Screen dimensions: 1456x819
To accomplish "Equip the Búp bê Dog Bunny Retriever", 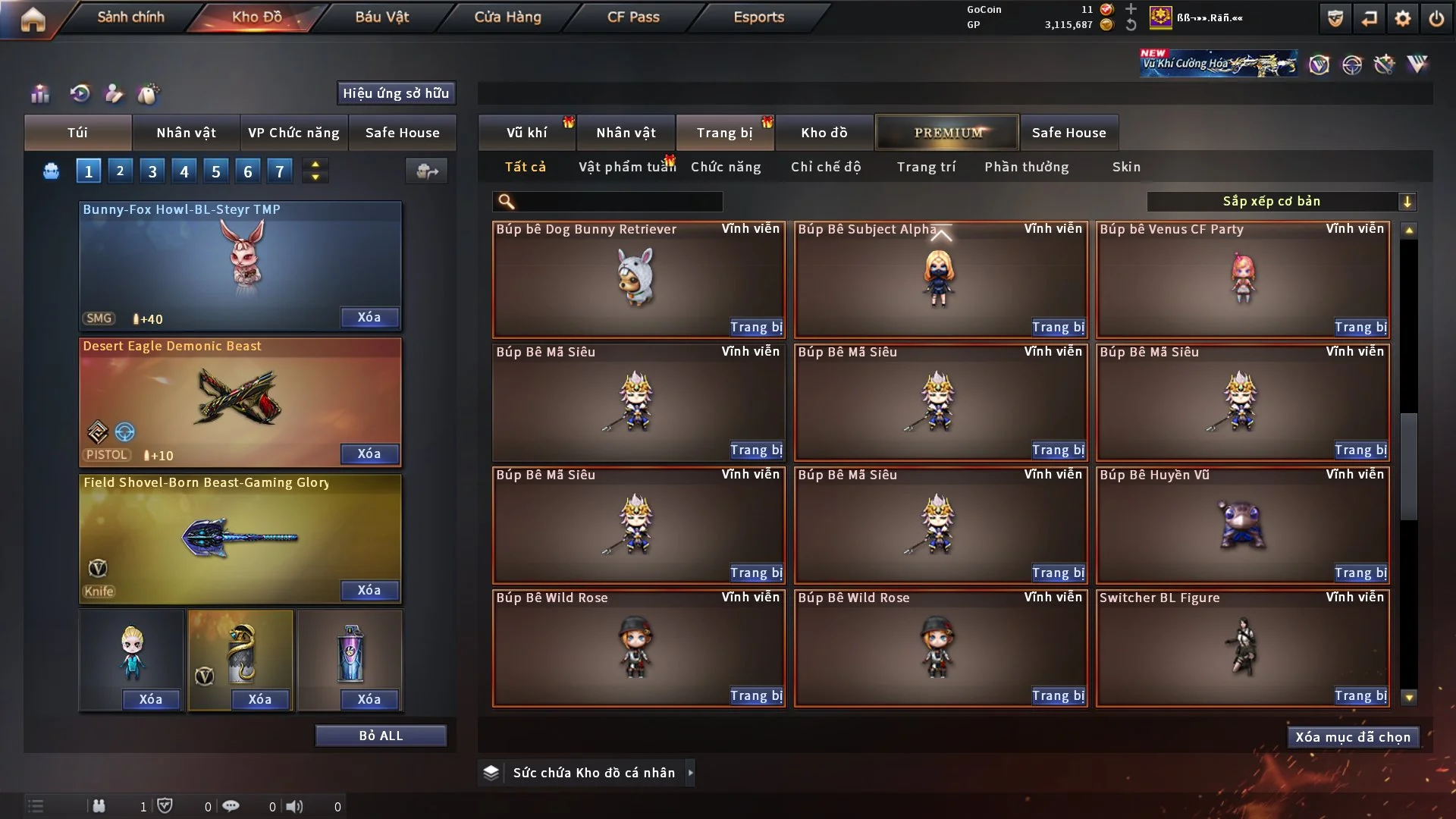I will pos(755,327).
